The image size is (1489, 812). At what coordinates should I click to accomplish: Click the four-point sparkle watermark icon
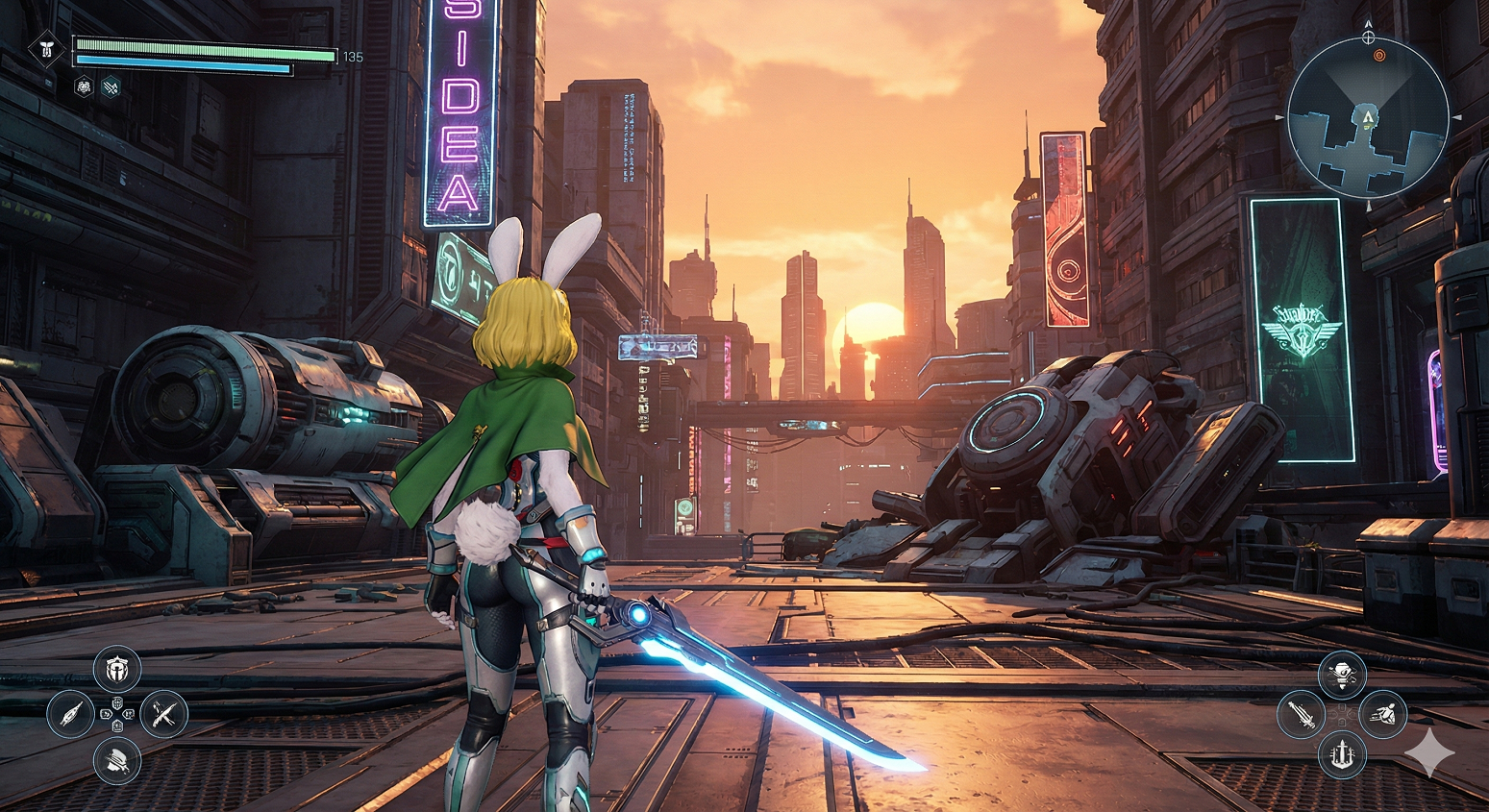click(x=1428, y=751)
